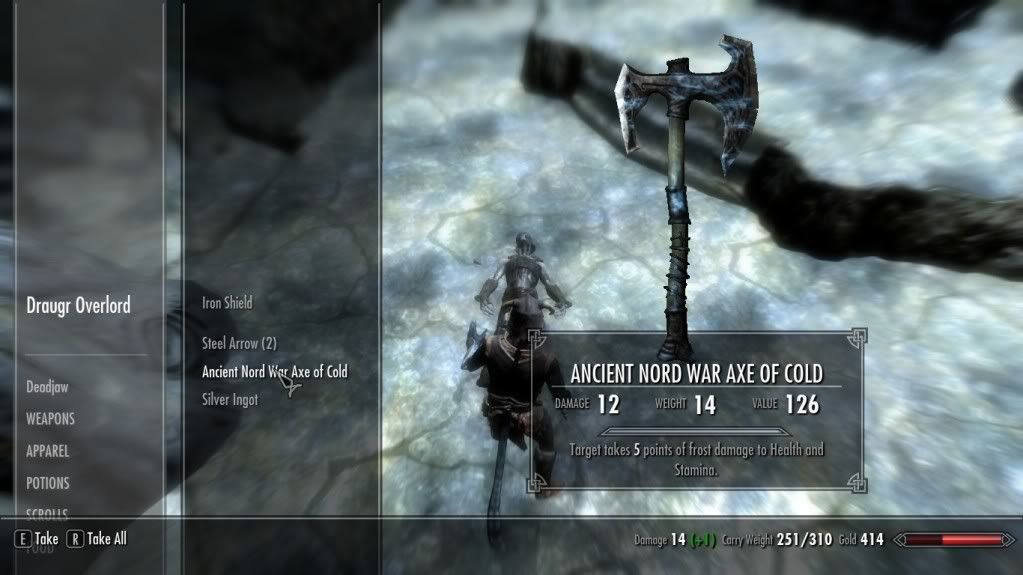The image size is (1023, 575).
Task: Open the Potions category
Action: pos(48,483)
